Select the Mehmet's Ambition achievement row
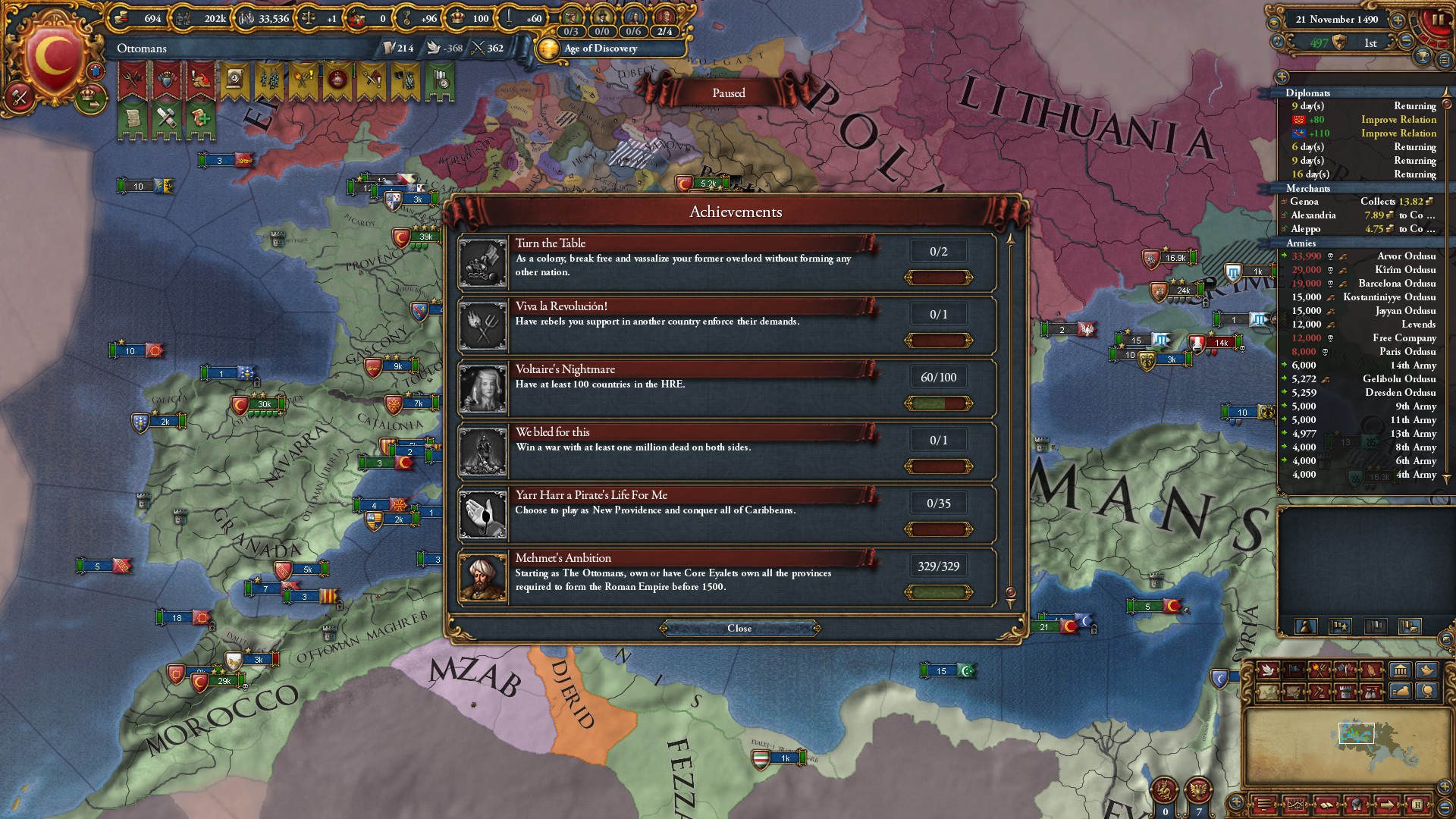Viewport: 1456px width, 819px height. pyautogui.click(x=726, y=577)
